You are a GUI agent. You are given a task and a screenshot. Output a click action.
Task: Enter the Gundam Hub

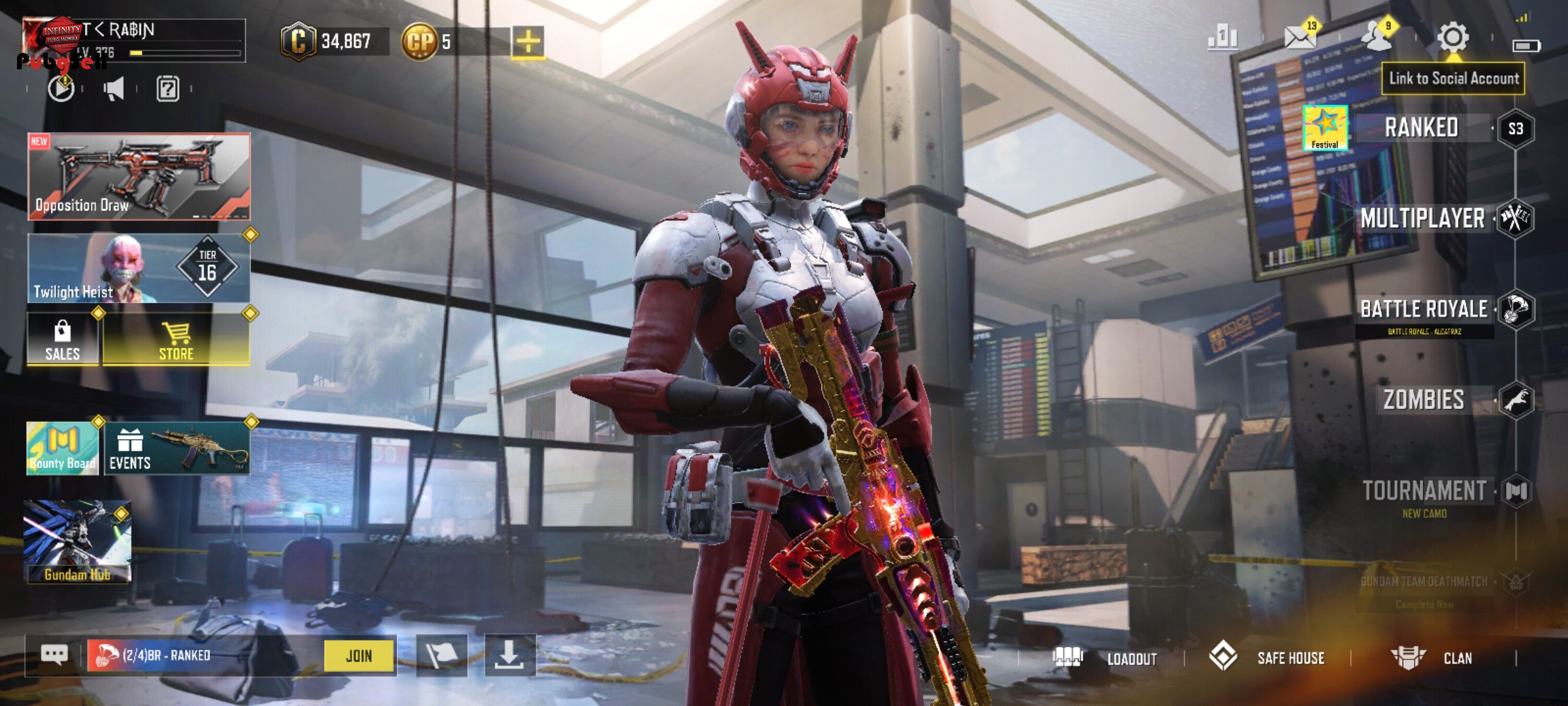coord(78,541)
